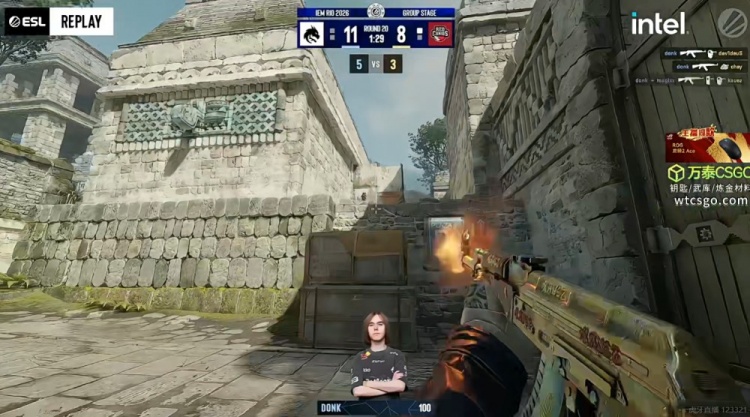Click the ESL Replay badge
This screenshot has width=750, height=417.
(x=58, y=21)
